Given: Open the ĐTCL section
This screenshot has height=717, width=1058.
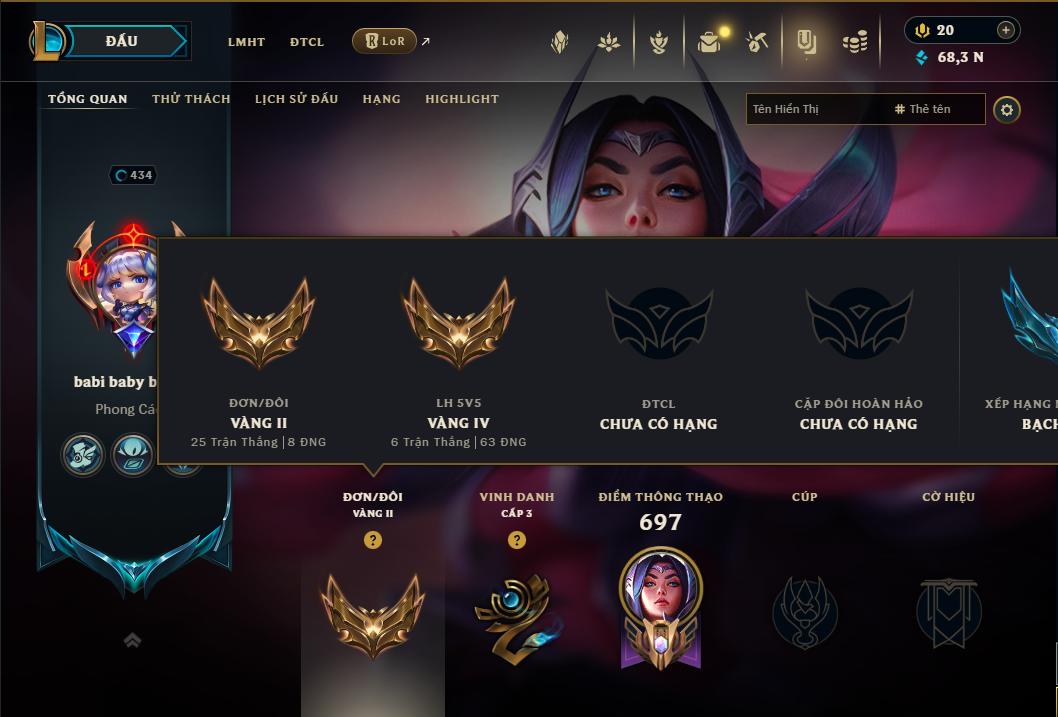Looking at the screenshot, I should [307, 42].
